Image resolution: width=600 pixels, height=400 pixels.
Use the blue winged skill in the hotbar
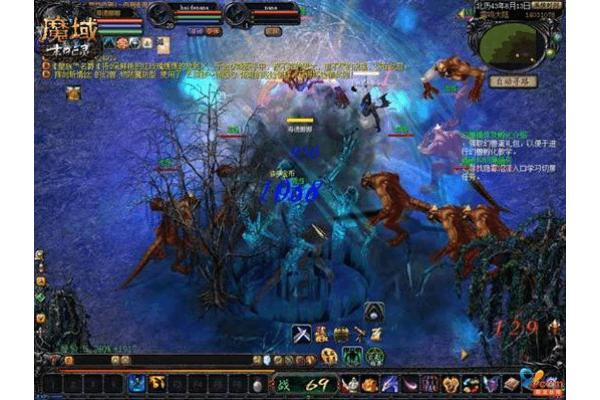pyautogui.click(x=136, y=383)
